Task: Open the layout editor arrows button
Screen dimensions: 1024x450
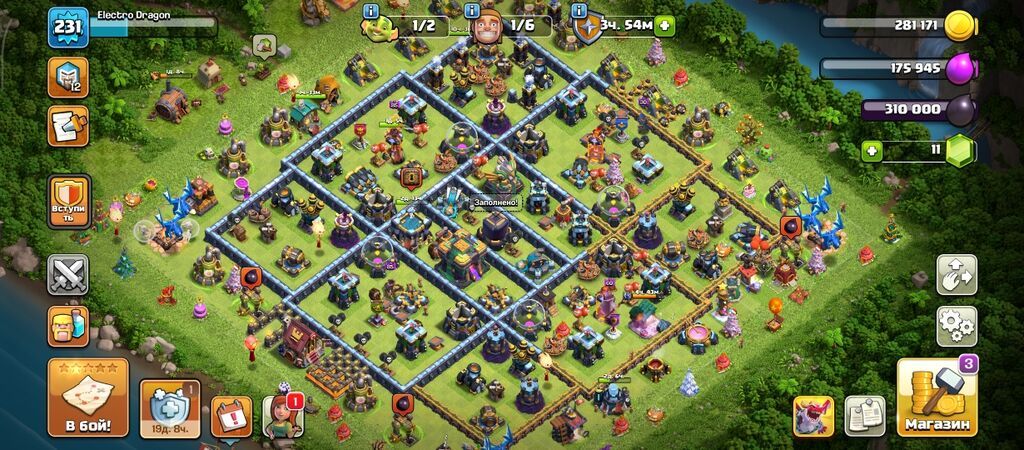Action: click(956, 274)
